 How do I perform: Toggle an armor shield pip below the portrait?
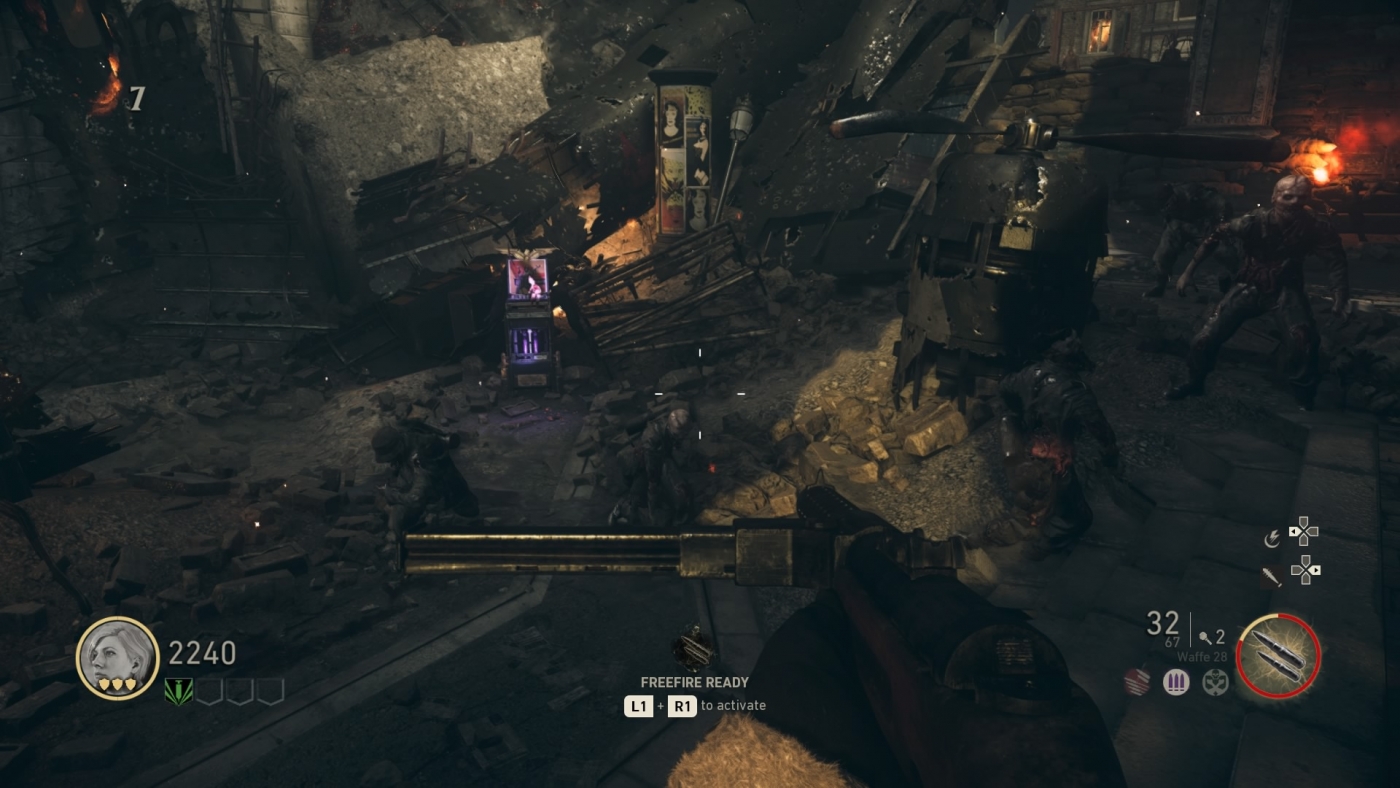point(117,684)
